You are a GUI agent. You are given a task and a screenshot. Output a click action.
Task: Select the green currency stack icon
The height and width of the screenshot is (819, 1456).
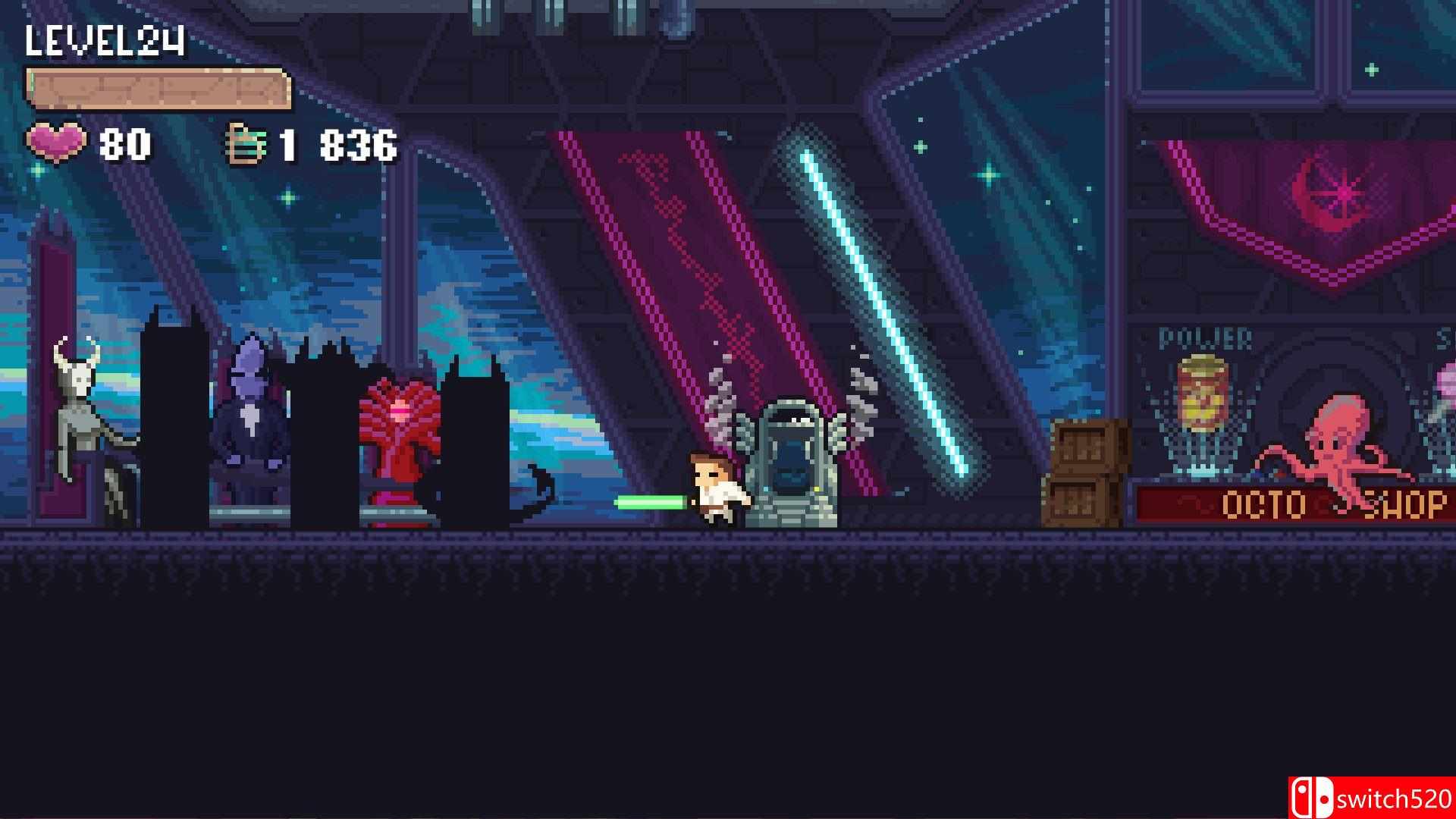[x=244, y=143]
